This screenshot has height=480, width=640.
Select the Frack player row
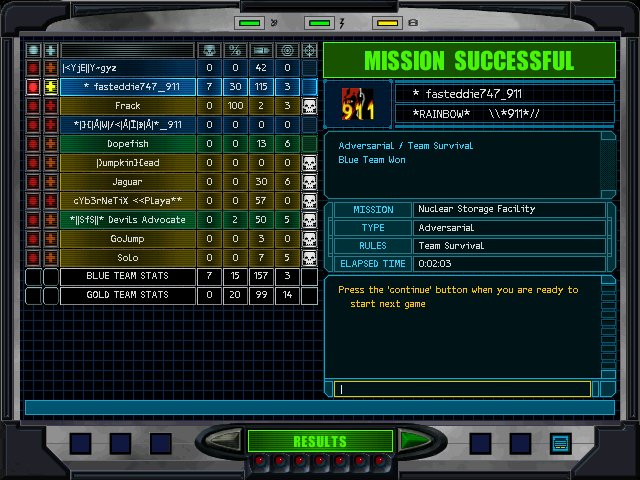pyautogui.click(x=127, y=106)
